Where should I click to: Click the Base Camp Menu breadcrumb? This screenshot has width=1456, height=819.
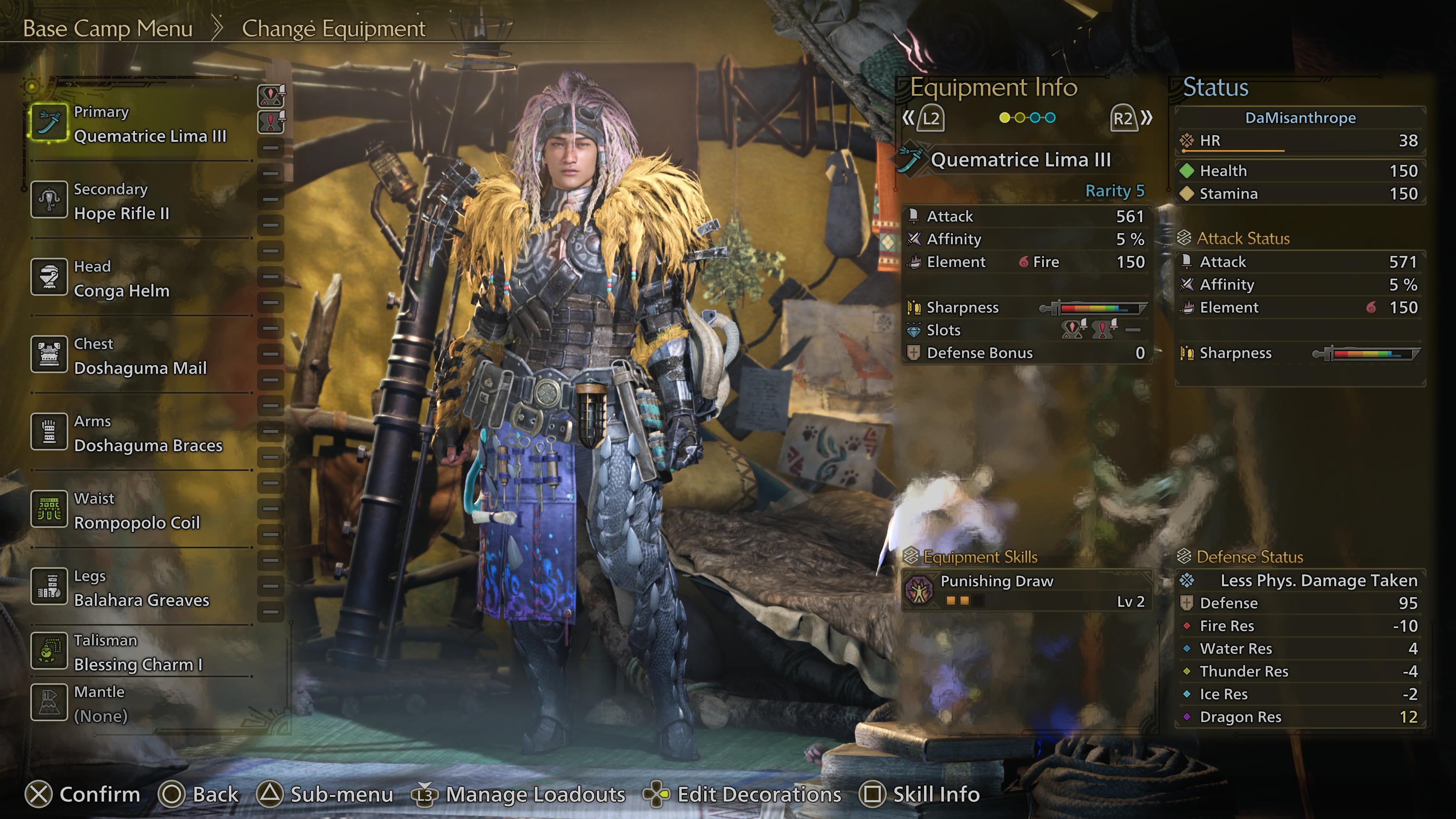[x=107, y=28]
